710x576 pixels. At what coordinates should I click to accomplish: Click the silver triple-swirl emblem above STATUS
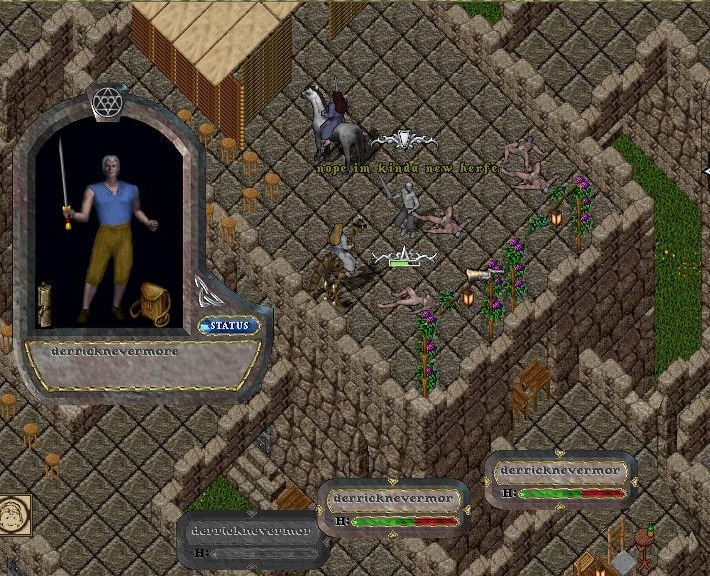pyautogui.click(x=208, y=292)
